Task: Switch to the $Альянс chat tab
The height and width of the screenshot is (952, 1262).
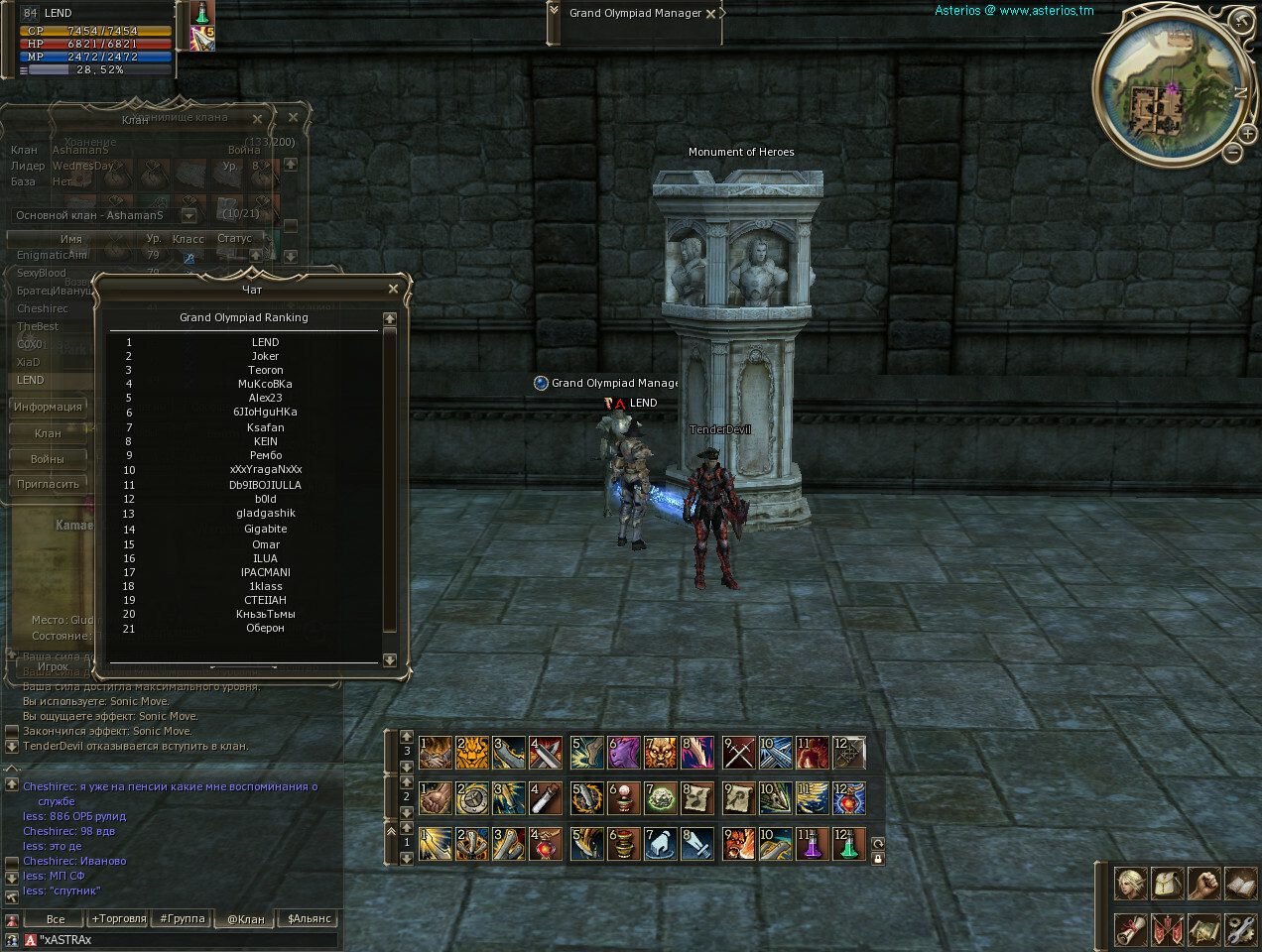Action: point(310,918)
